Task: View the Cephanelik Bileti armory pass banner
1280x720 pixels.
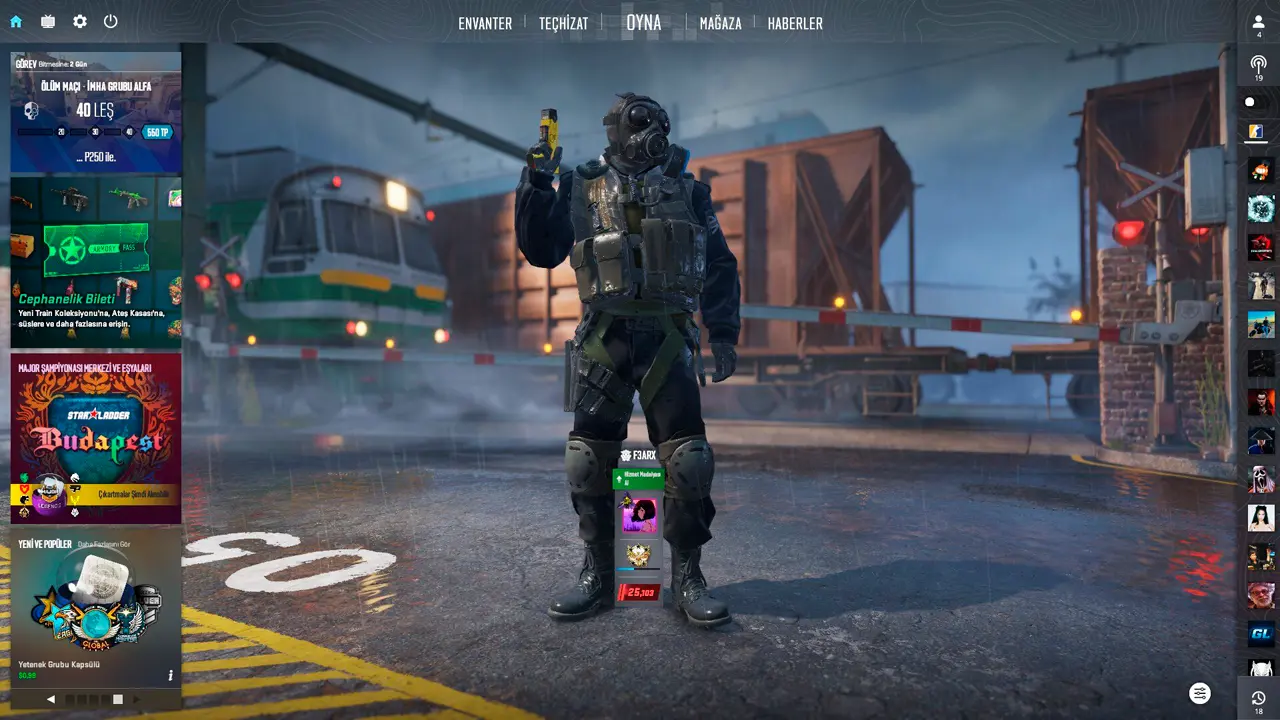Action: tap(96, 262)
